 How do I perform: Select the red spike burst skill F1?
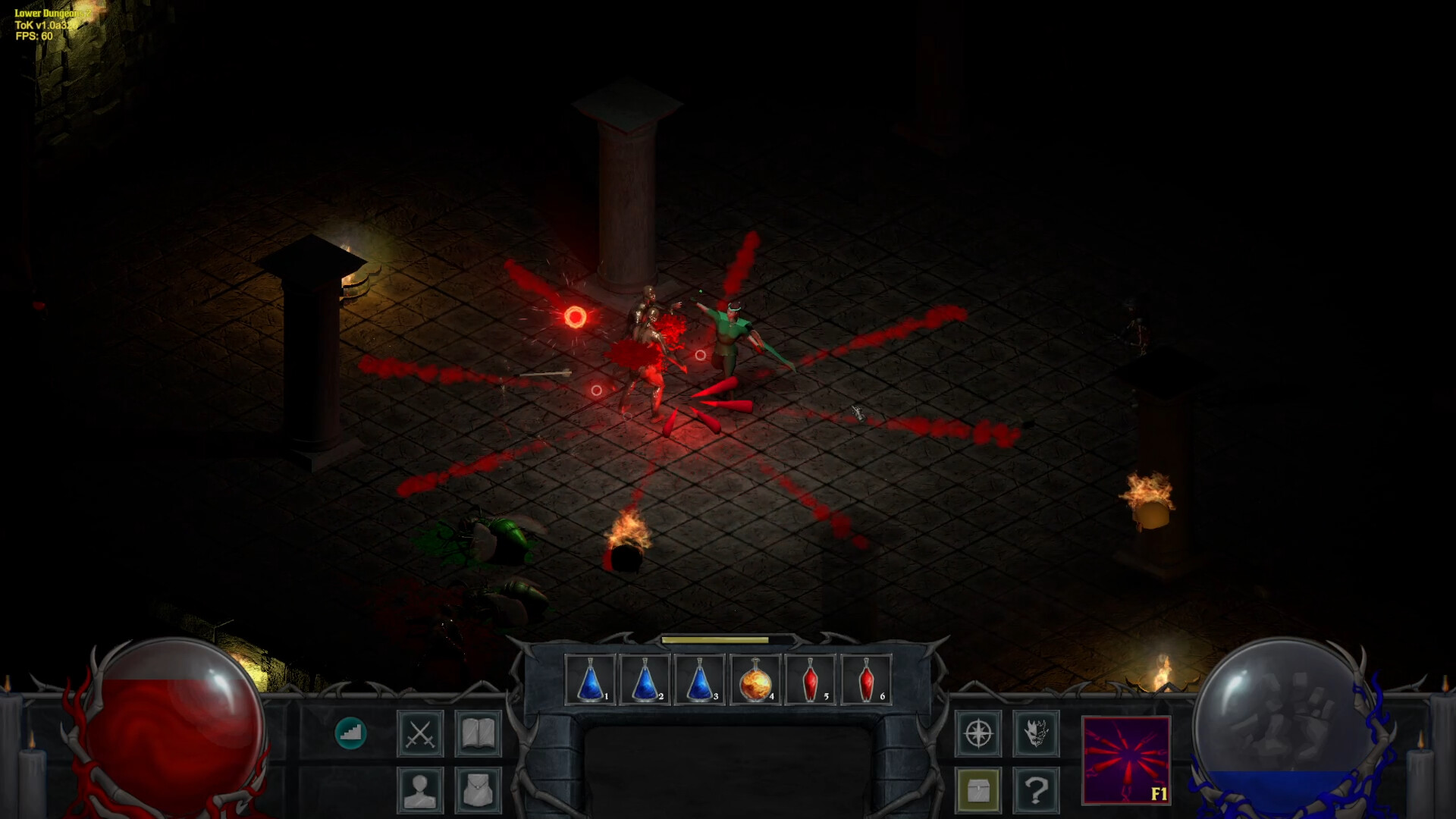1126,760
